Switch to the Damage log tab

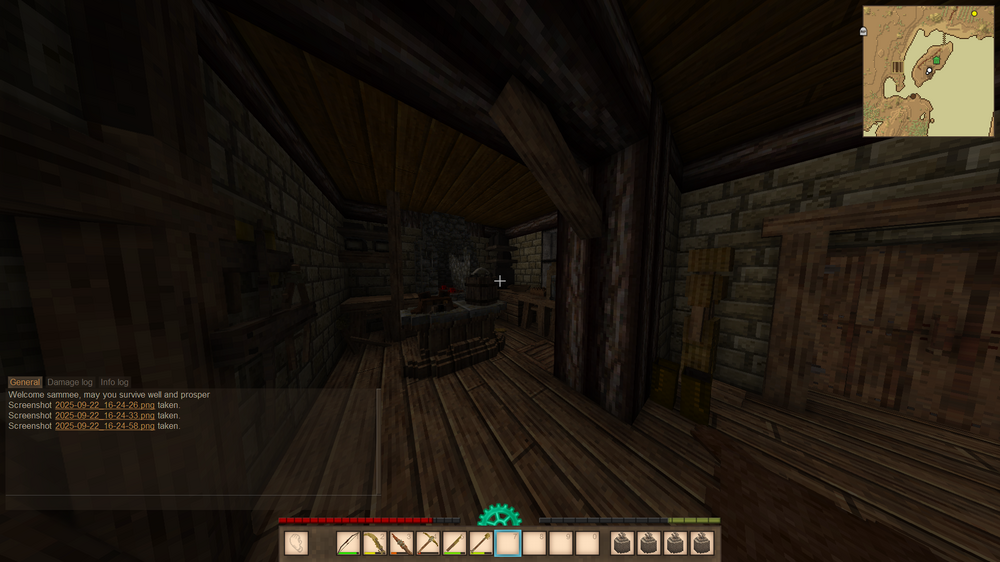point(70,382)
